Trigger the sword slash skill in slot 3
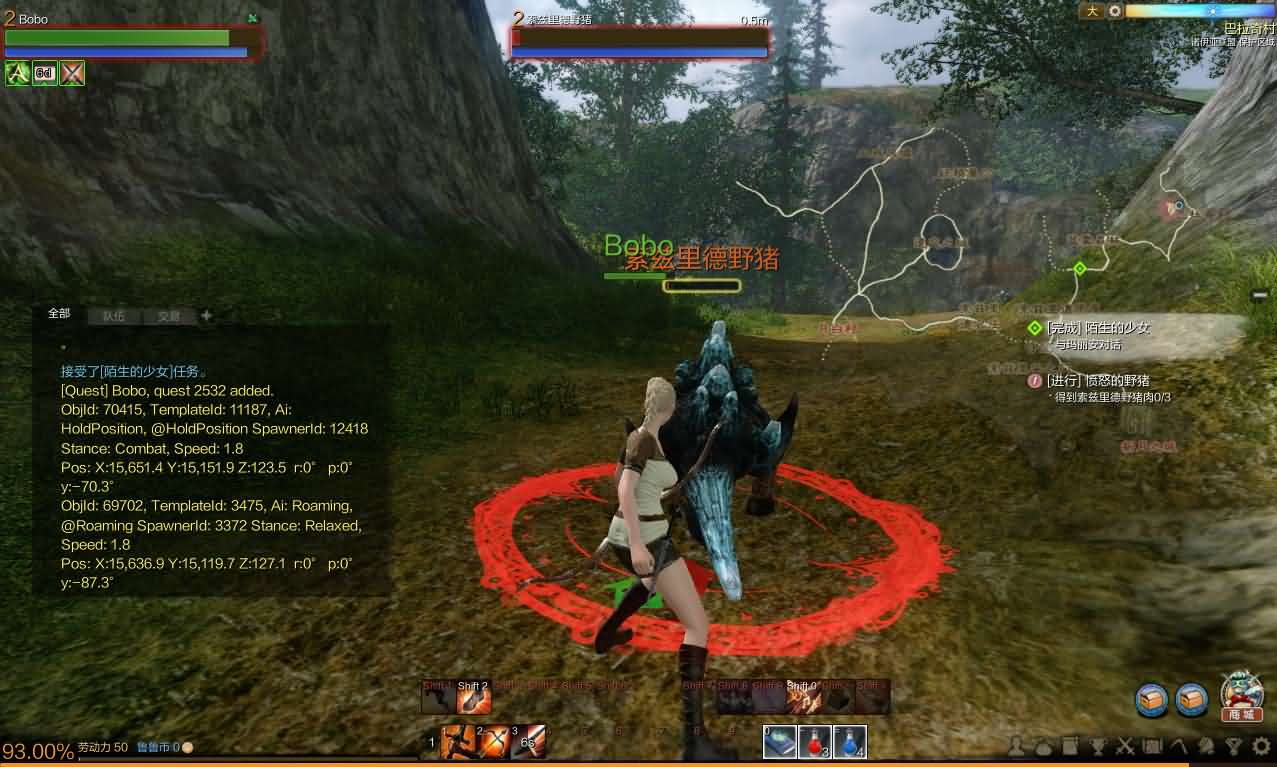The height and width of the screenshot is (767, 1277). pos(530,742)
